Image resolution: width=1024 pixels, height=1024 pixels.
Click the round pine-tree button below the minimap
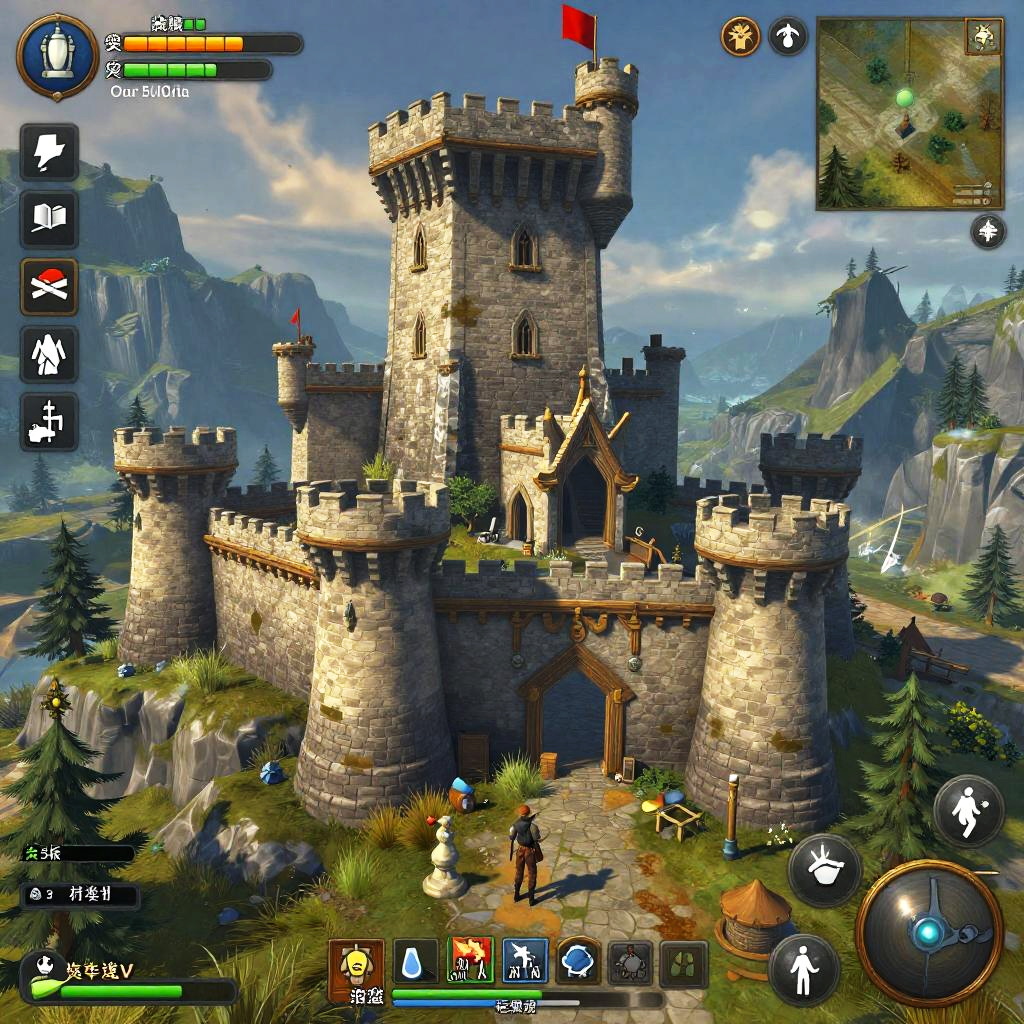[x=987, y=231]
